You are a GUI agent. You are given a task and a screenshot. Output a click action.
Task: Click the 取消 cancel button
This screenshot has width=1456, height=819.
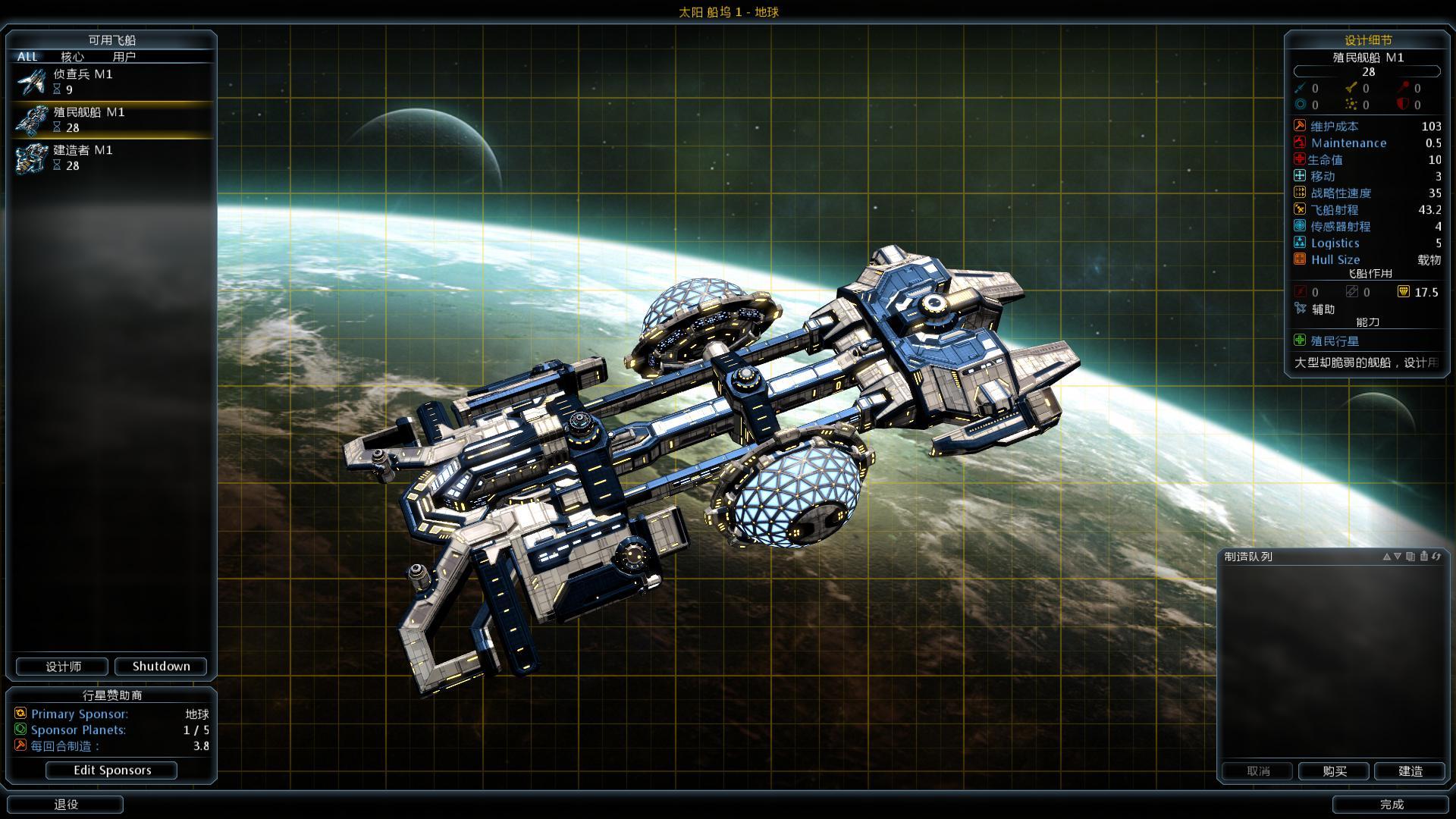[1257, 770]
